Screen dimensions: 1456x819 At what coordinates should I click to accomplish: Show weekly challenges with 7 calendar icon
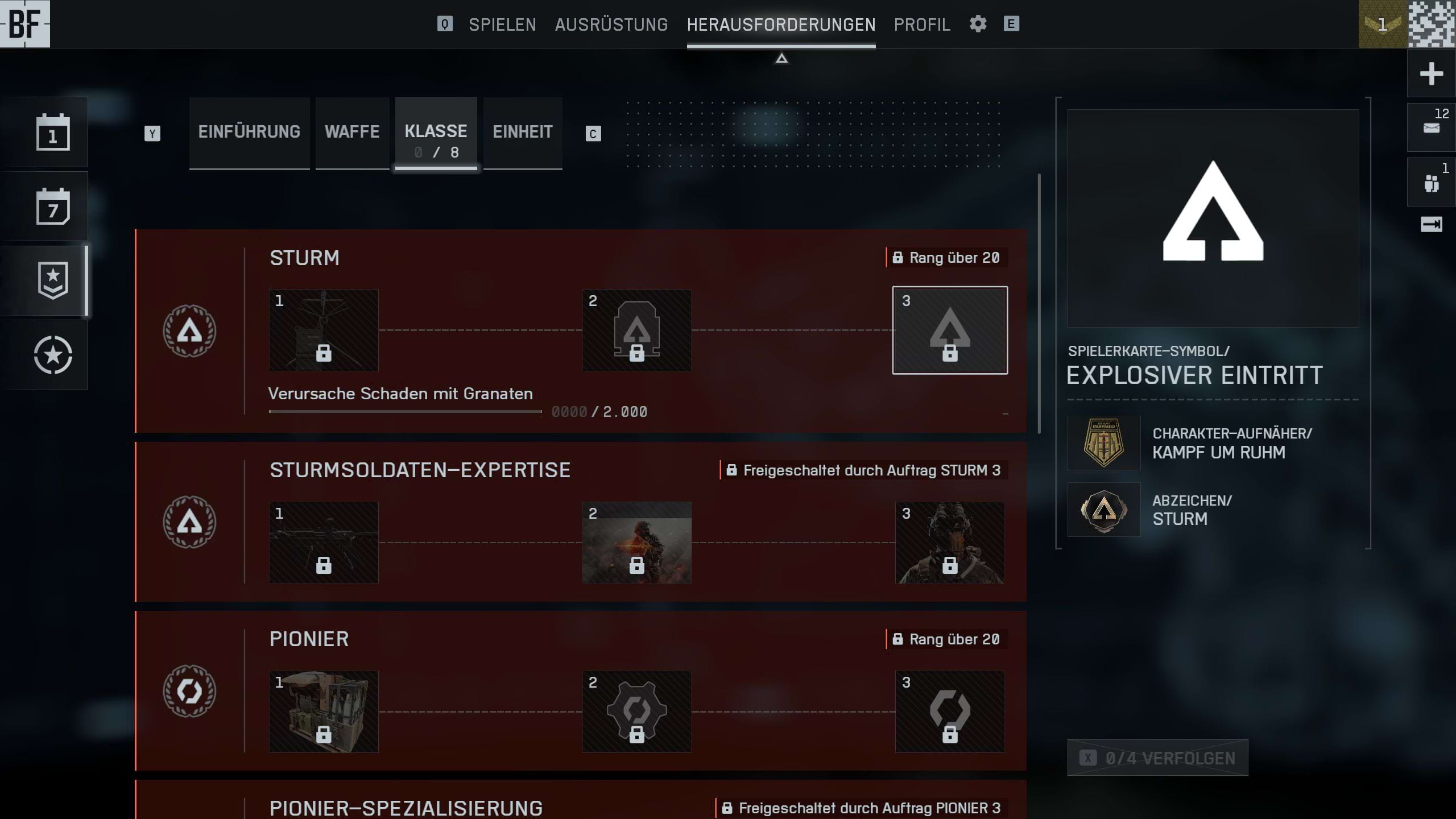click(x=53, y=206)
